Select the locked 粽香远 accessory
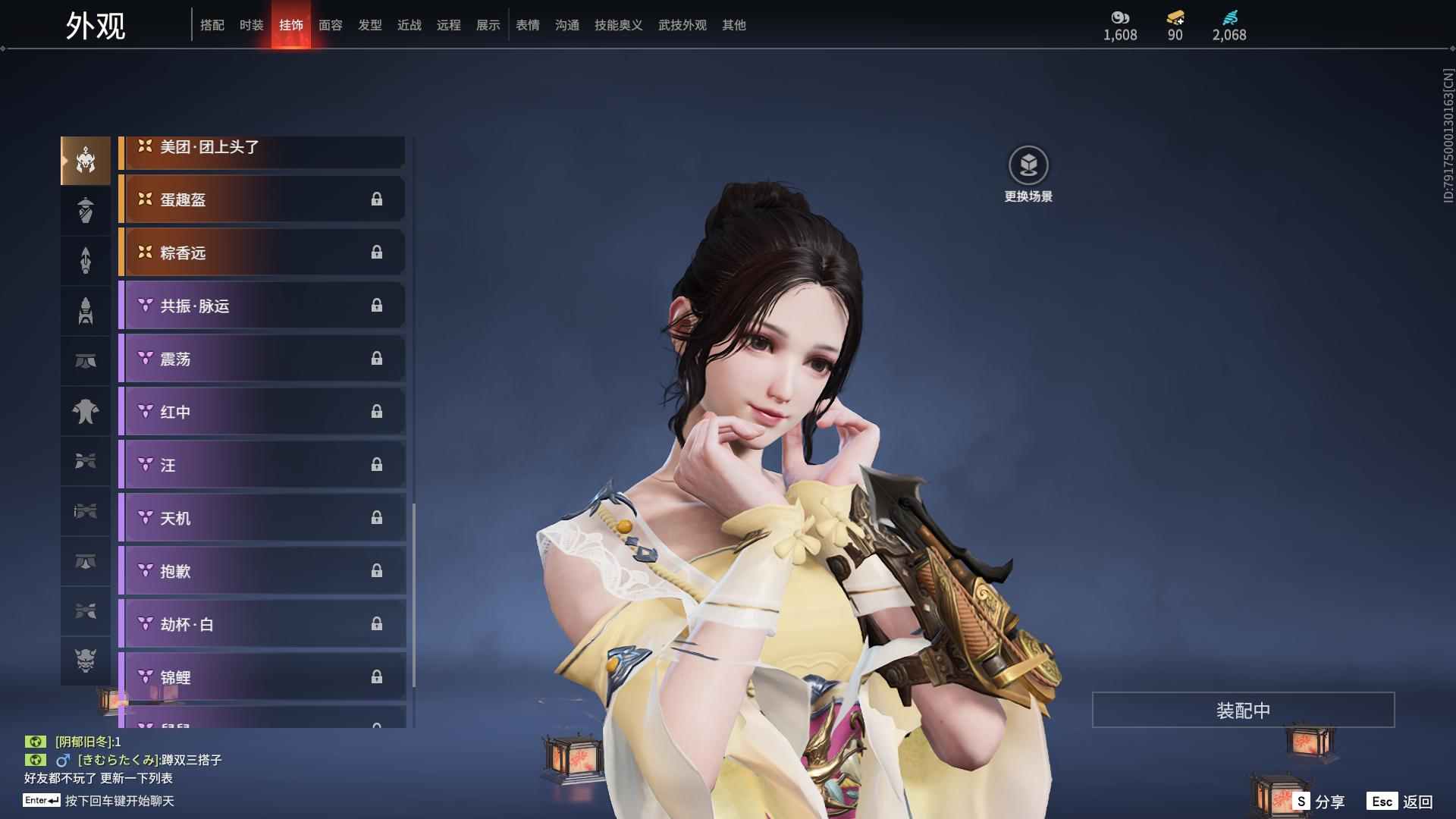 [262, 253]
